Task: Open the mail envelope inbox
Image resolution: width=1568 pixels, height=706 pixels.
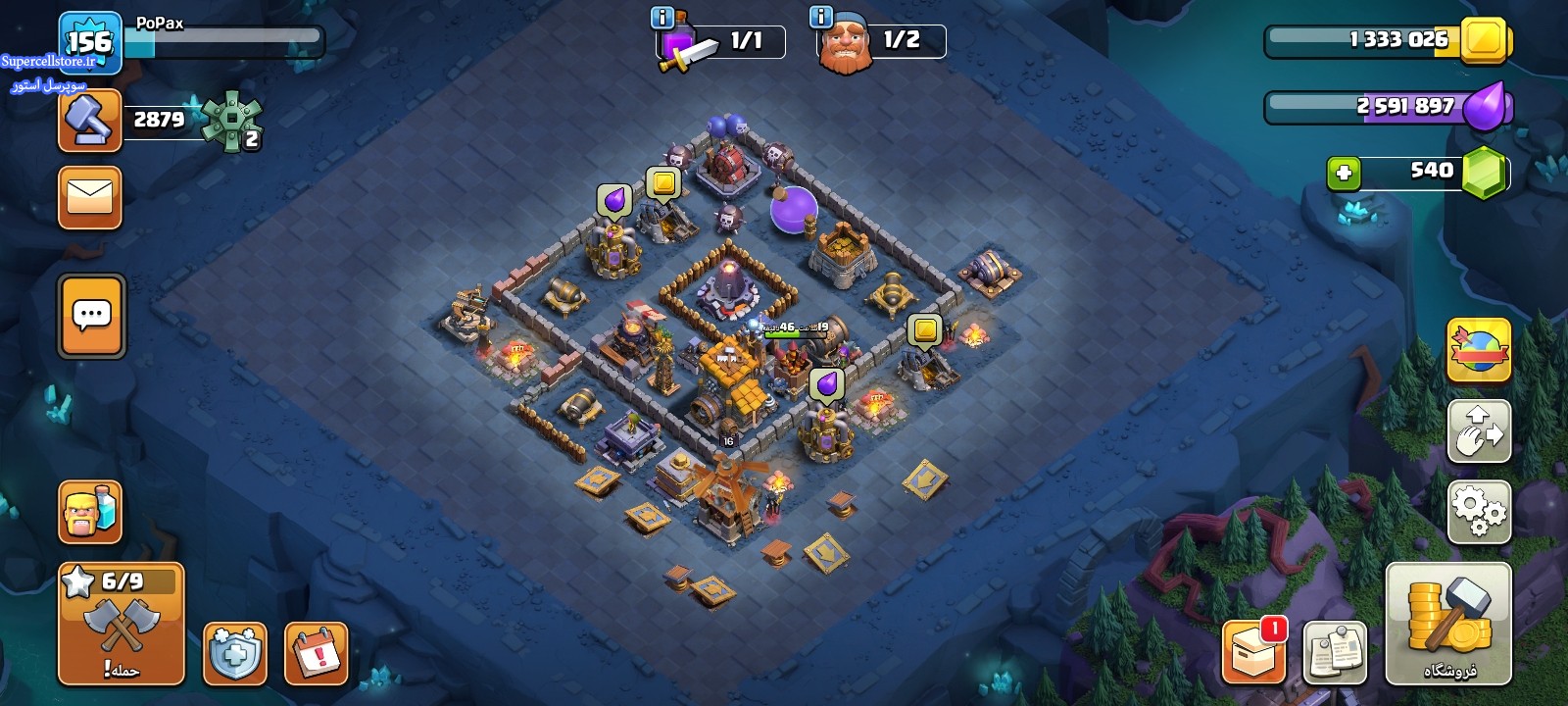Action: (90, 197)
